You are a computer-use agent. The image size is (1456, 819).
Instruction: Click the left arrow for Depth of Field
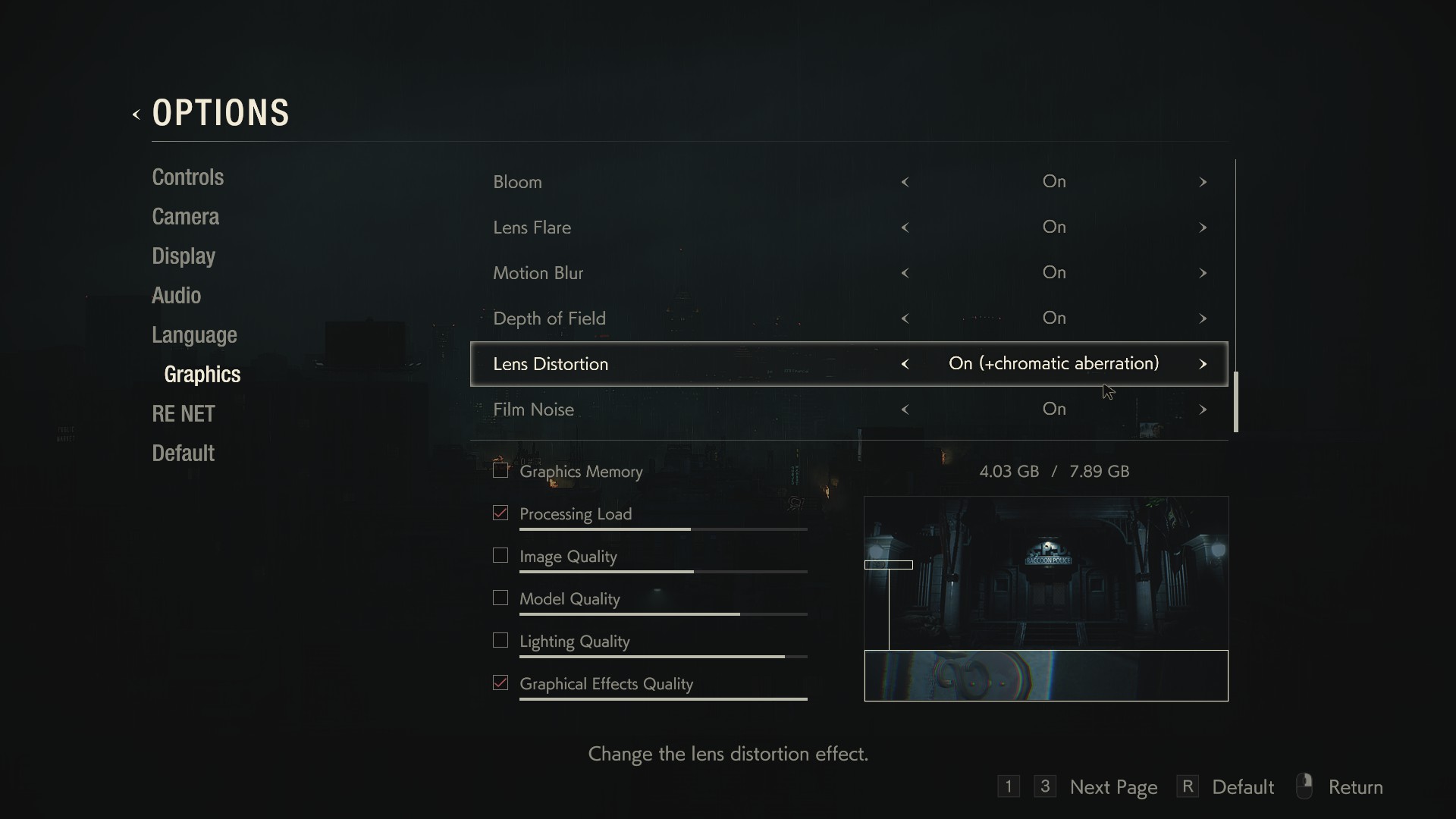click(905, 318)
